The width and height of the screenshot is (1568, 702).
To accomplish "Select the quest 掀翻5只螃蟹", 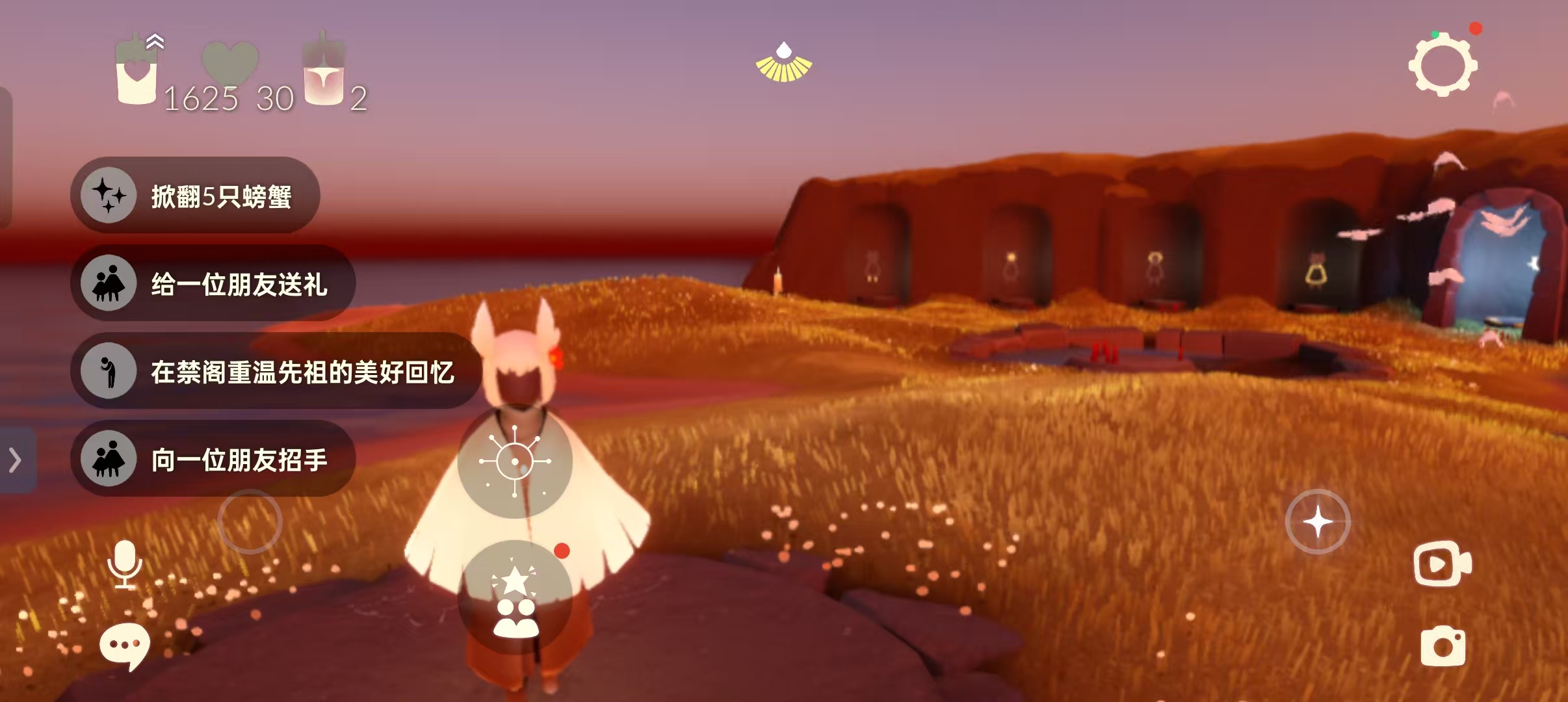I will point(195,195).
